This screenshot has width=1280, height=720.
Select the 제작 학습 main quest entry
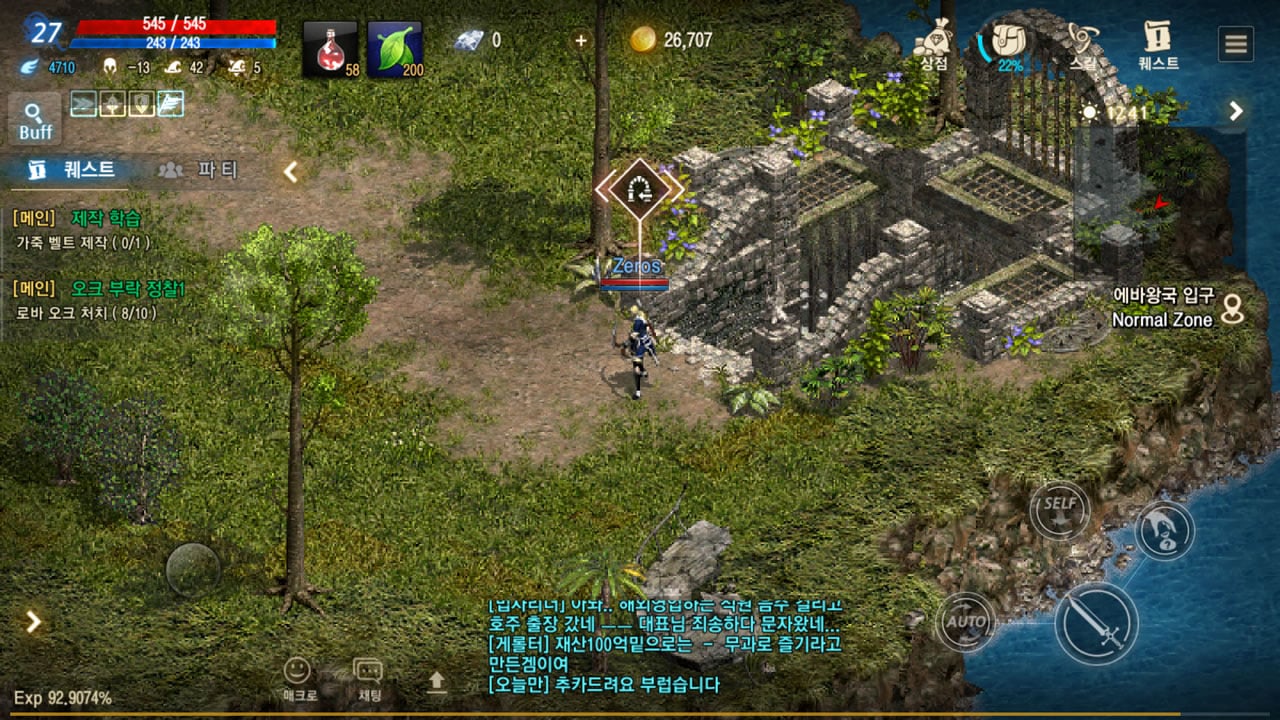click(x=106, y=218)
